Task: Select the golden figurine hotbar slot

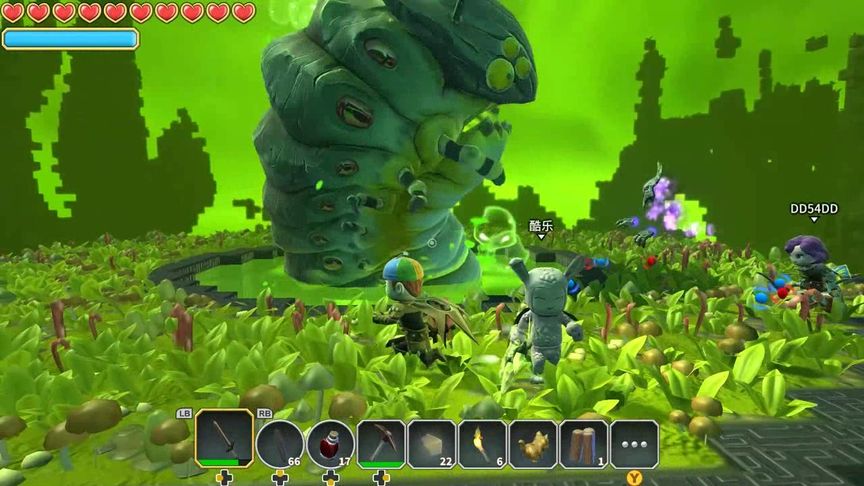Action: click(x=533, y=443)
